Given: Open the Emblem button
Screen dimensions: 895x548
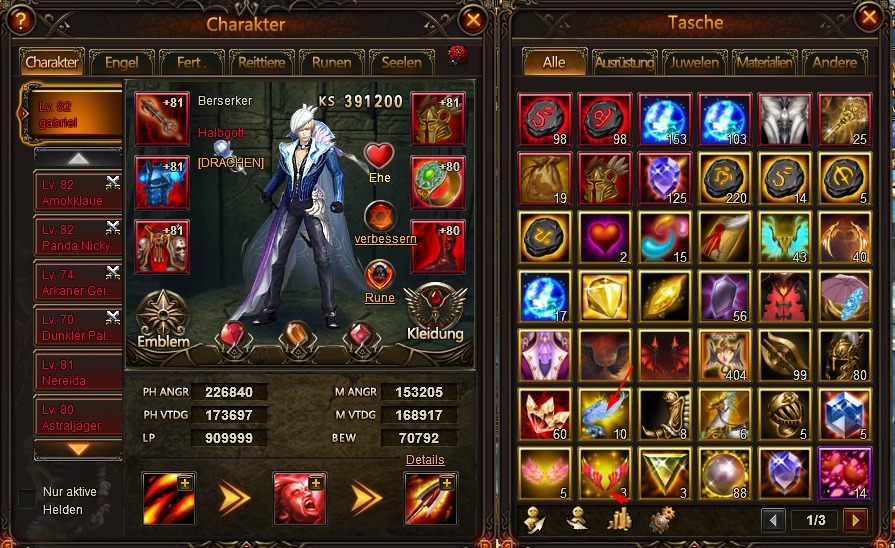Looking at the screenshot, I should pos(164,318).
